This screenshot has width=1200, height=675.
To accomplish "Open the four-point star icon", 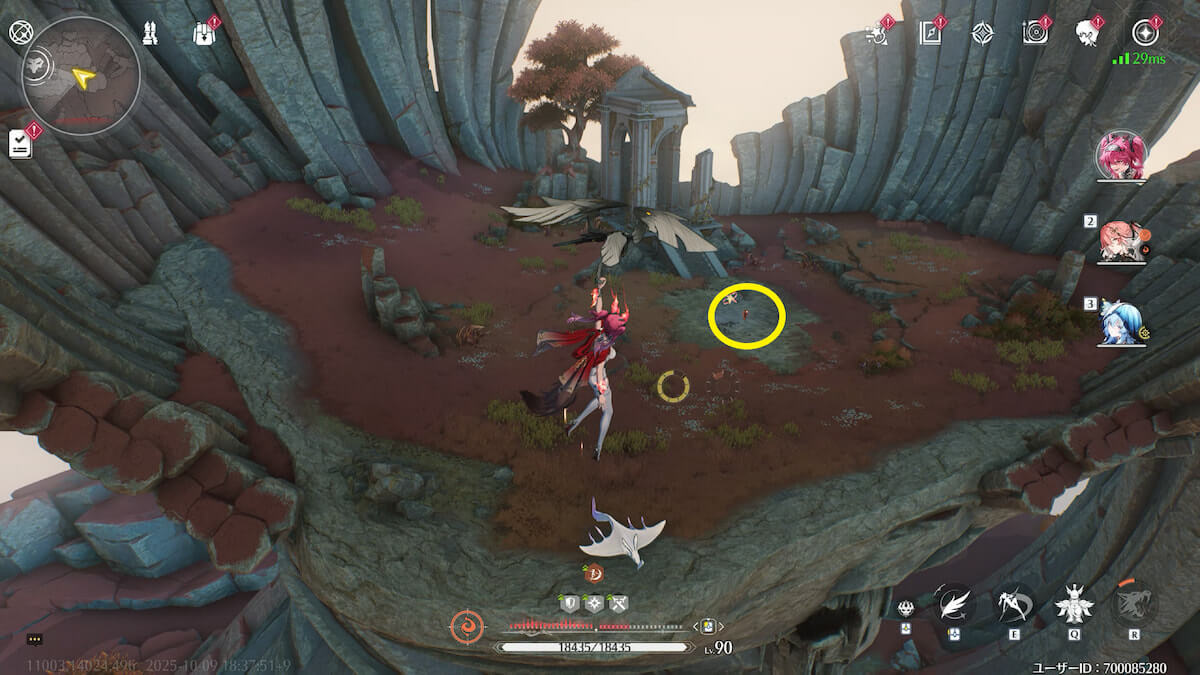I will [983, 33].
